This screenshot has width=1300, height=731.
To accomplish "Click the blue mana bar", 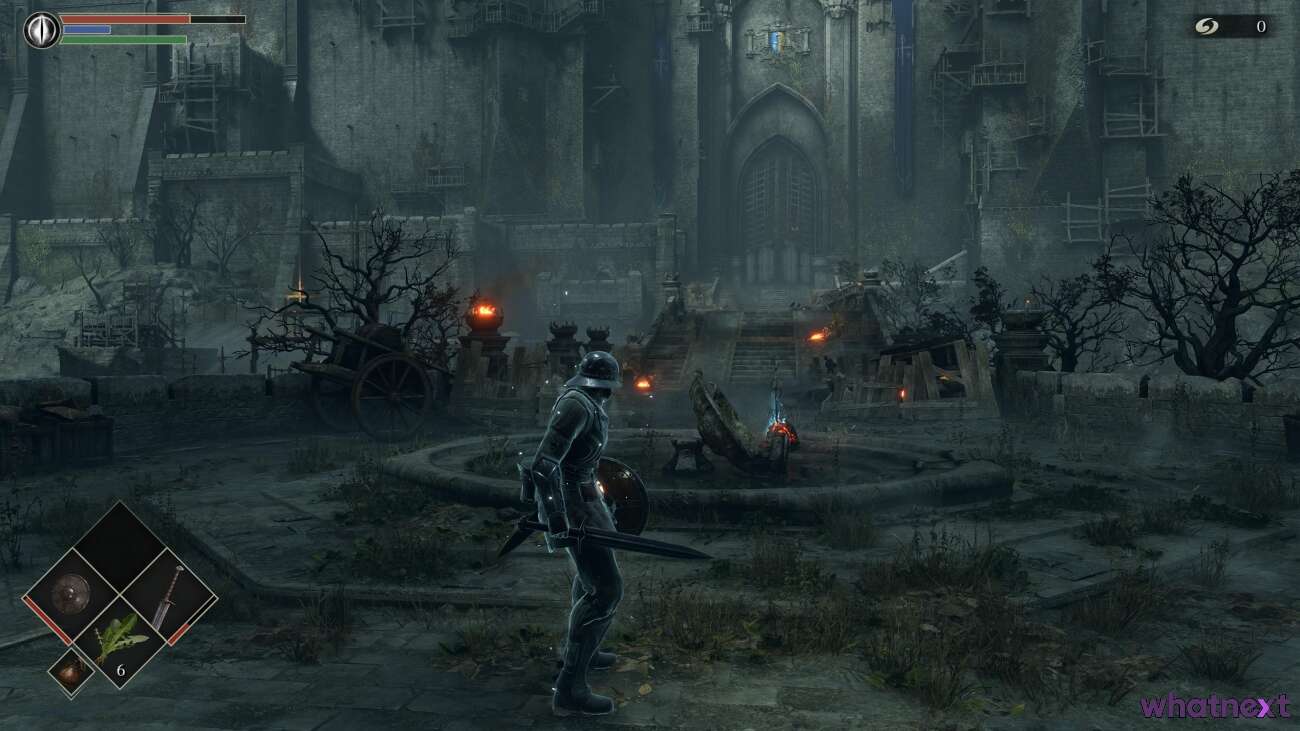I will pos(85,29).
